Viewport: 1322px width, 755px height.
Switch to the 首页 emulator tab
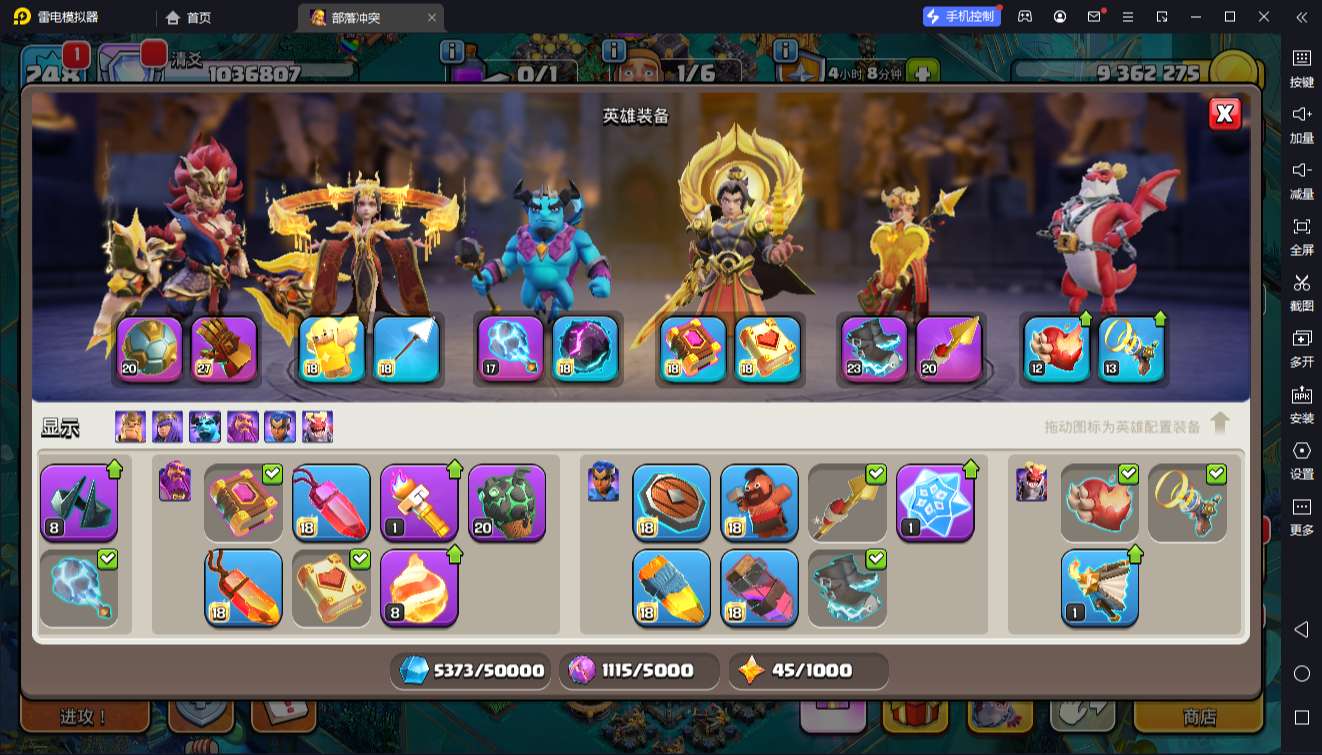click(190, 17)
